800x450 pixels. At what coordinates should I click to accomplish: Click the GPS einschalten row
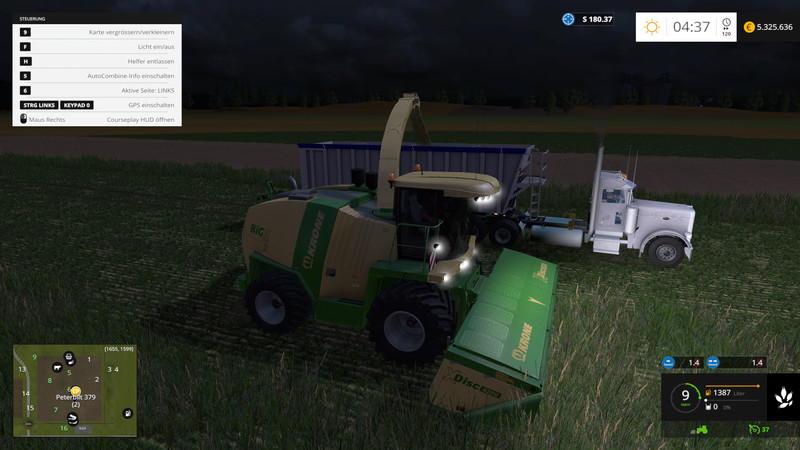coord(98,104)
